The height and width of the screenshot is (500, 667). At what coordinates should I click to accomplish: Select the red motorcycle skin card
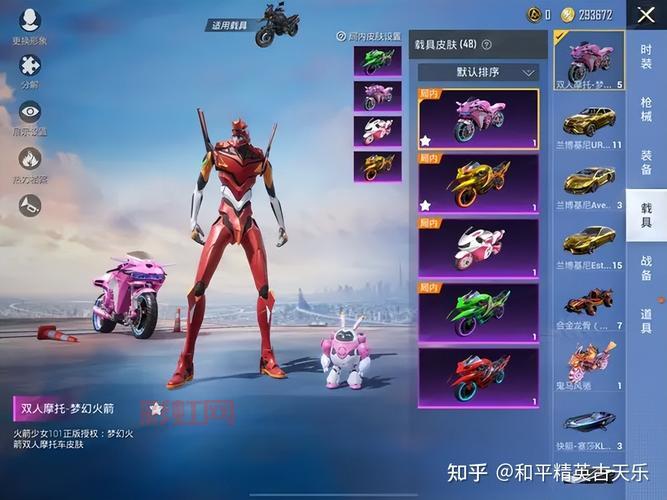478,376
